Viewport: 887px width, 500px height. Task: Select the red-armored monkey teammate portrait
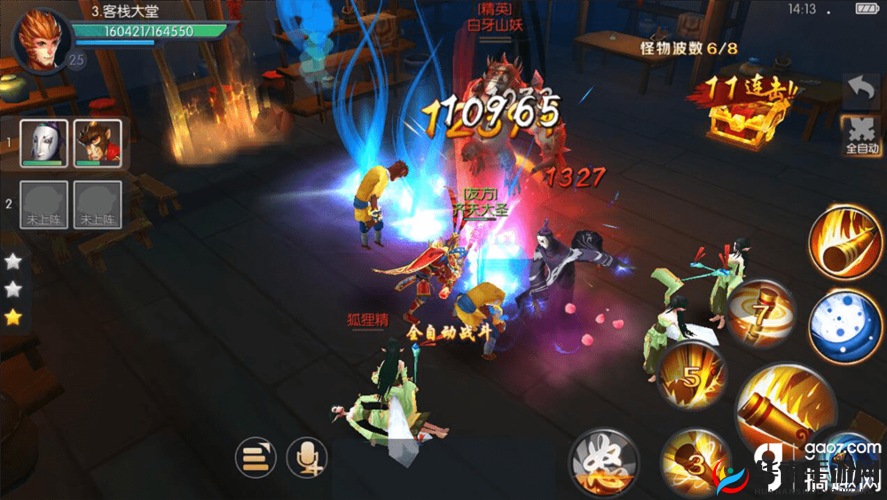tap(98, 143)
